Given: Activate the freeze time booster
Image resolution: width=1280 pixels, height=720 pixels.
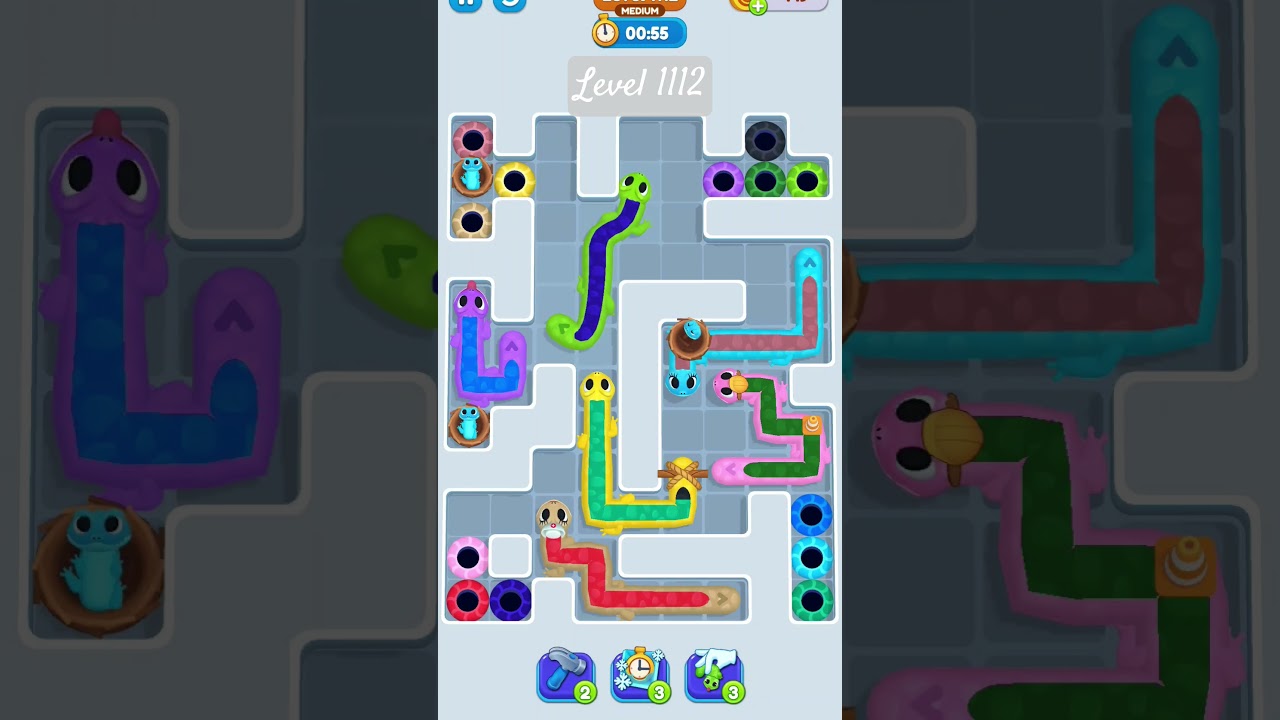Looking at the screenshot, I should (x=639, y=675).
